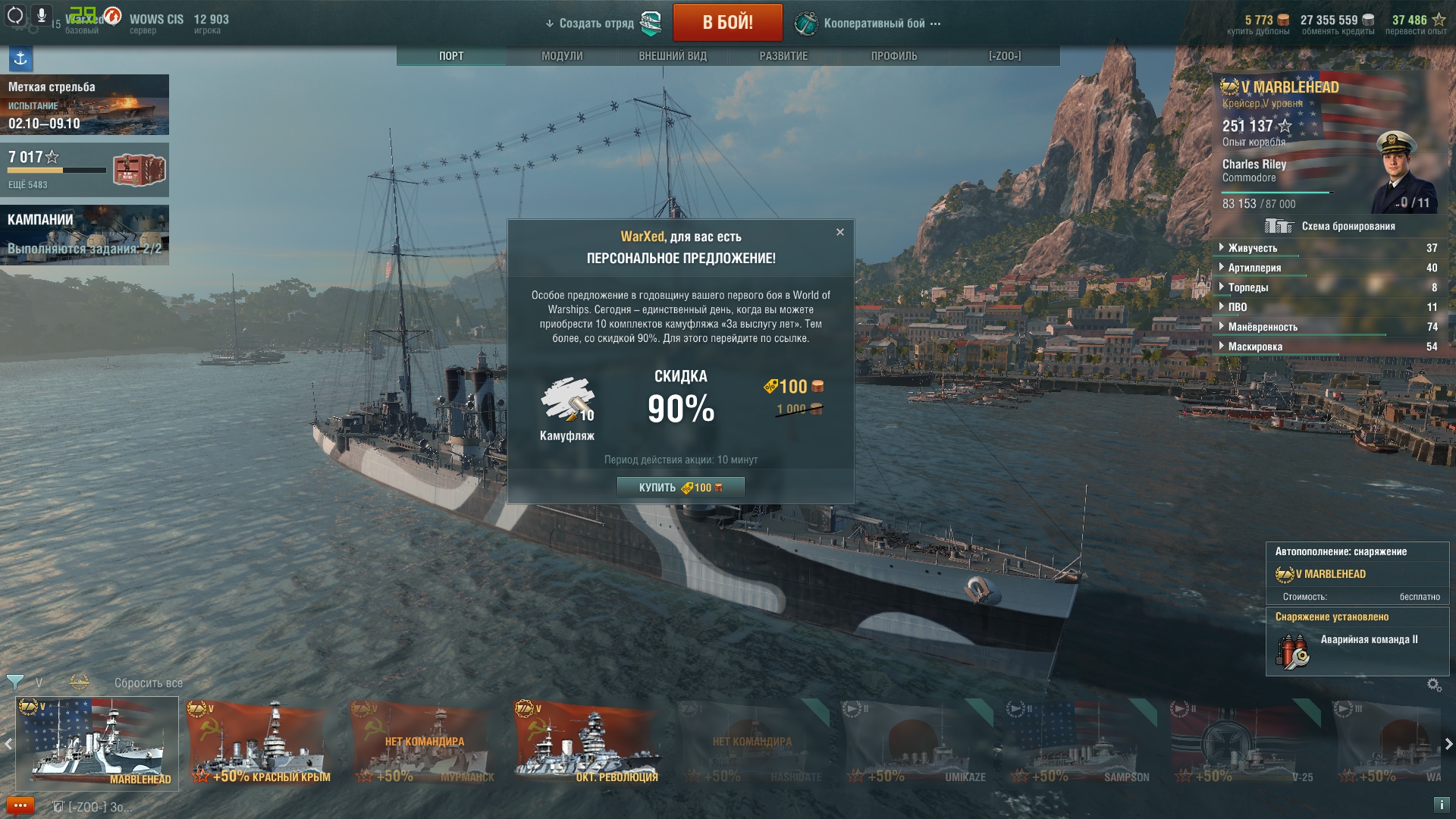Open the [-ZOO-] clan tab
The image size is (1456, 819).
click(1005, 56)
